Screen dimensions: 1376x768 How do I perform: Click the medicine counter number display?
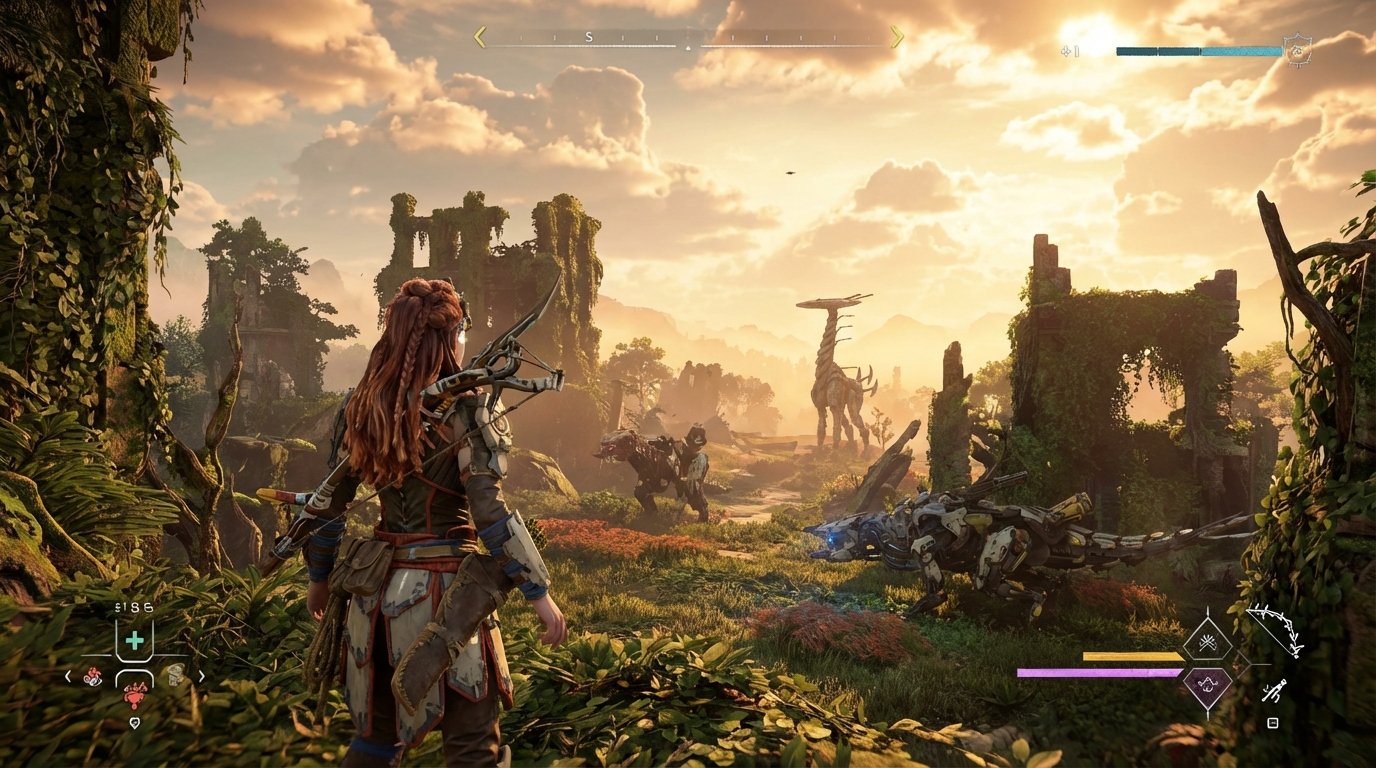(x=133, y=607)
